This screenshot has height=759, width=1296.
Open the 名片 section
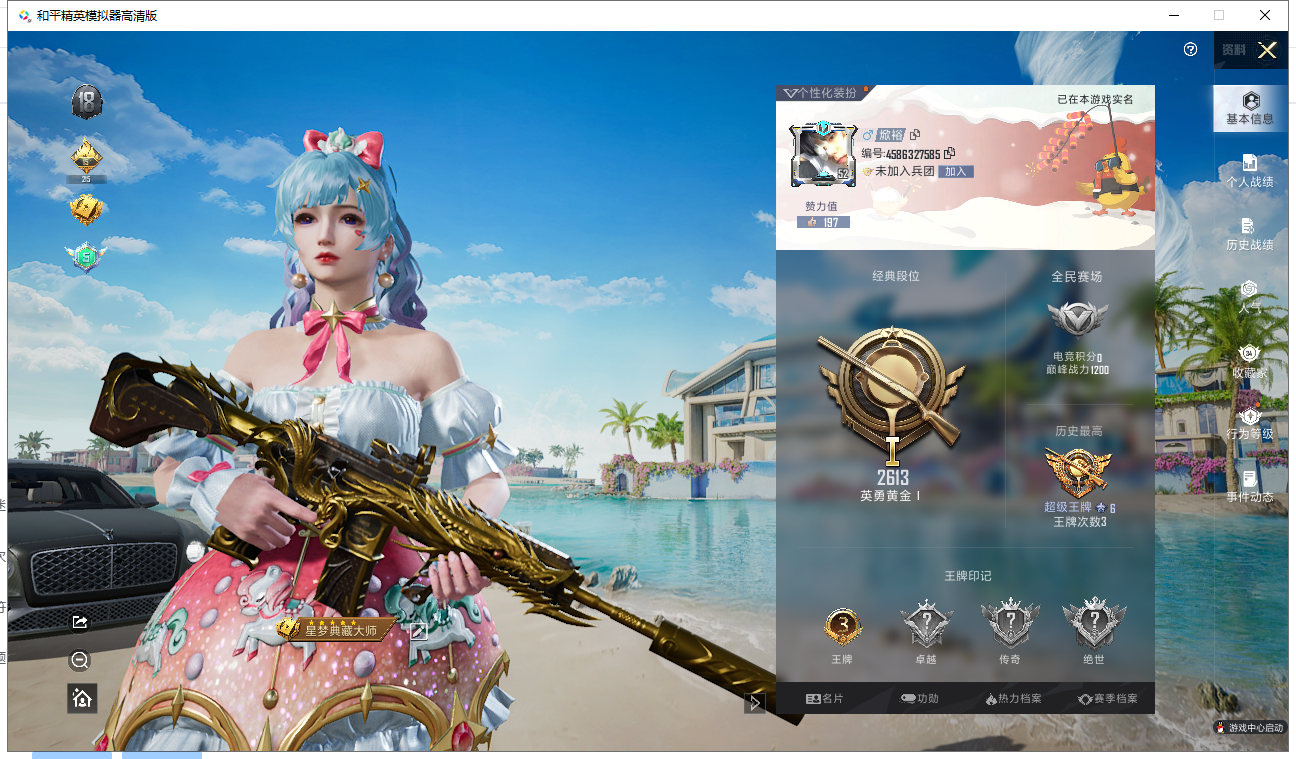[824, 699]
